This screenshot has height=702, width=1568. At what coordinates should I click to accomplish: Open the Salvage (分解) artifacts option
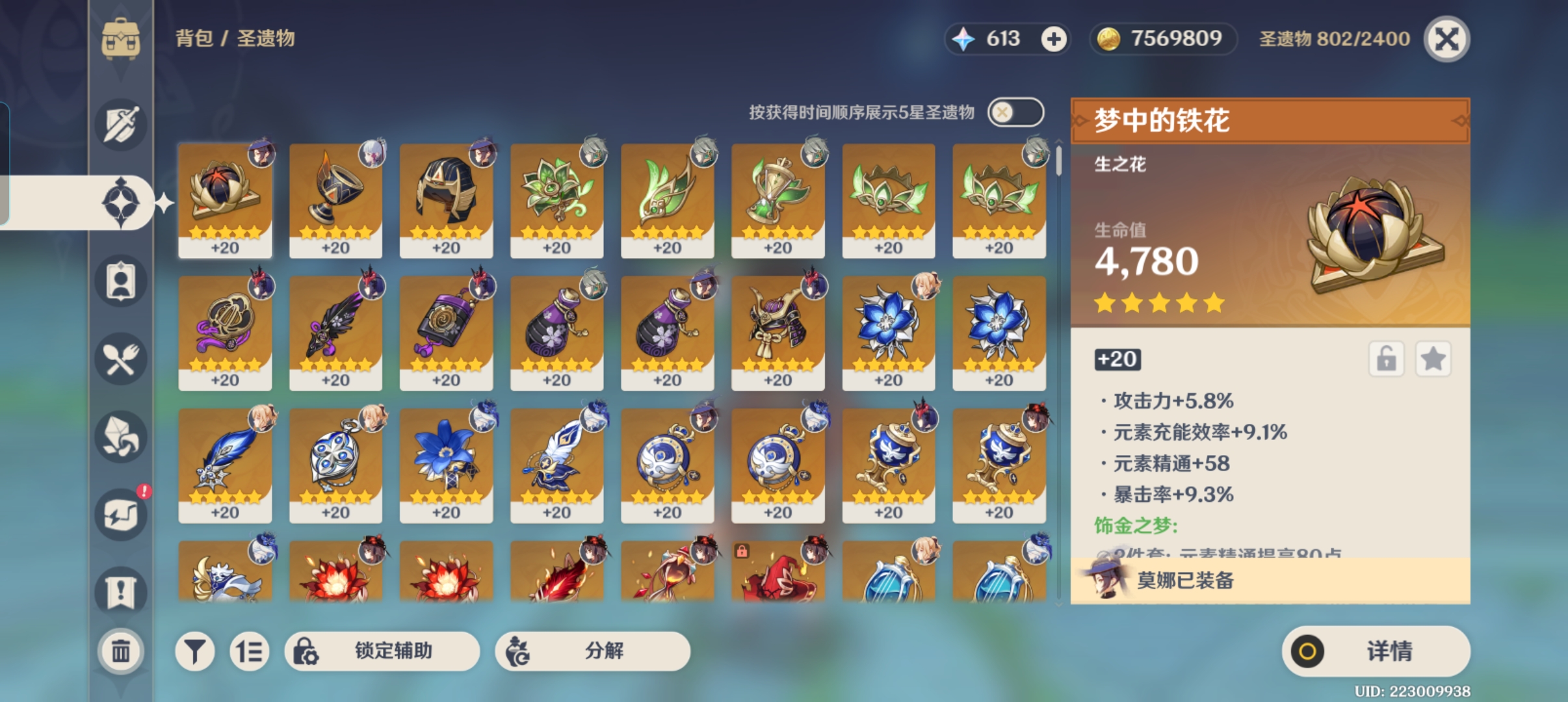point(592,651)
